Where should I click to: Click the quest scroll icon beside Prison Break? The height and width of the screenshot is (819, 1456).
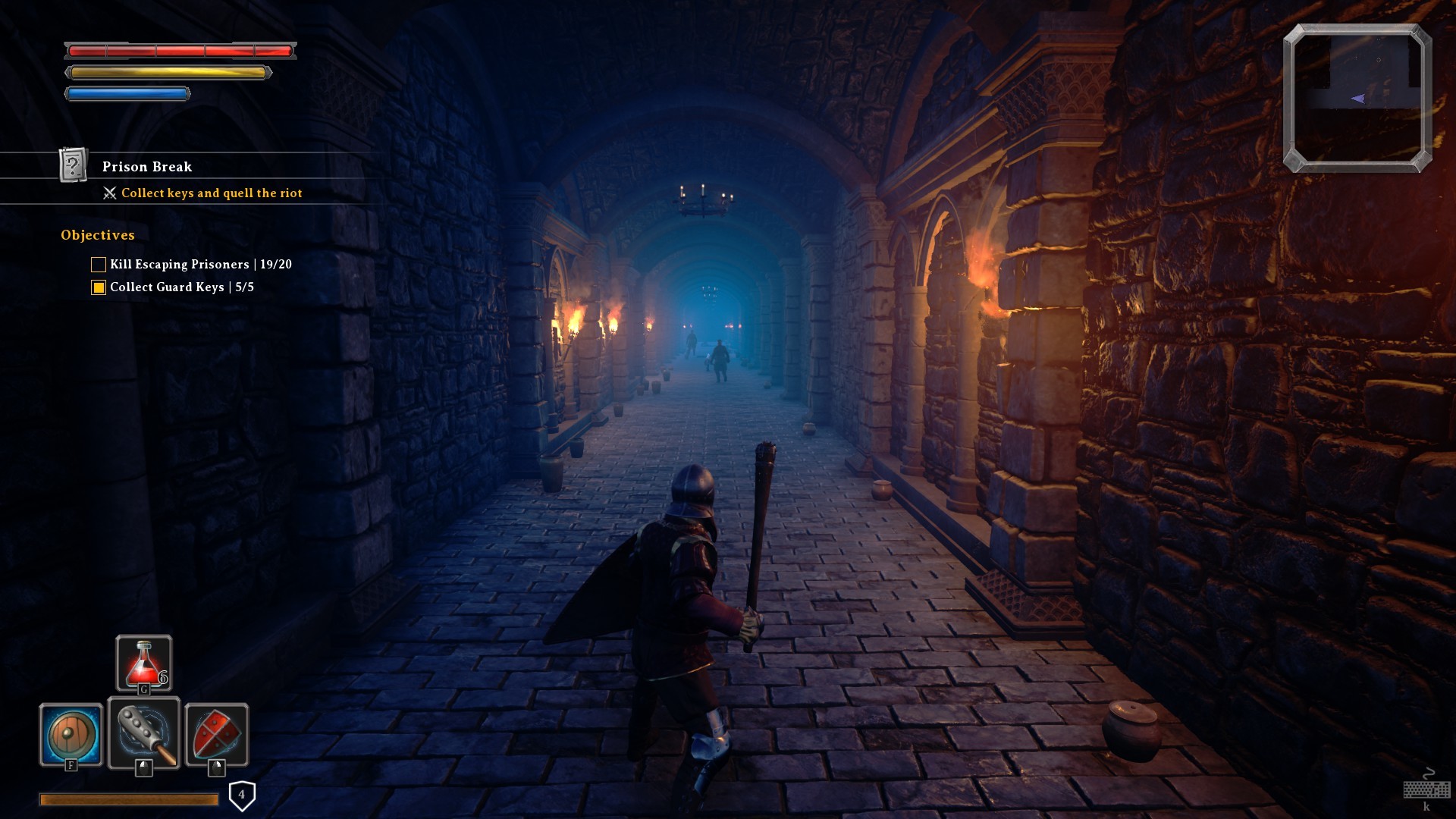(x=73, y=166)
